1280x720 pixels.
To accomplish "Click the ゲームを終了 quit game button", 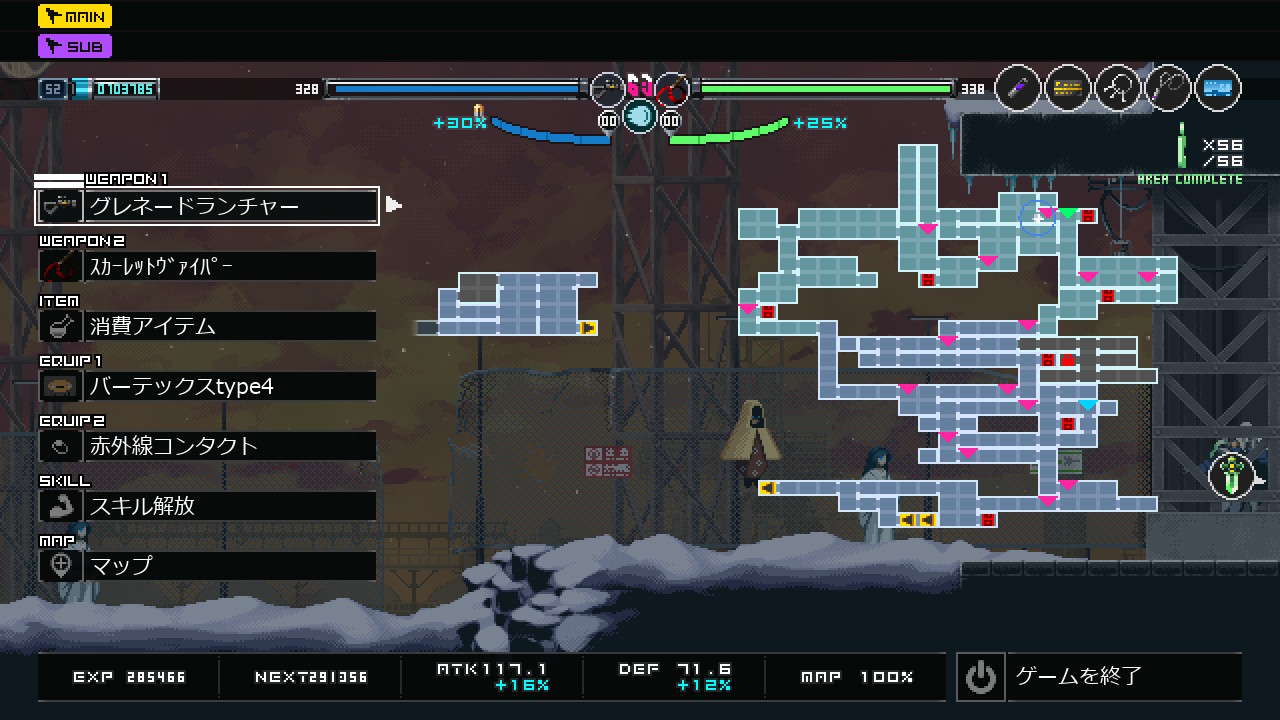I will 1098,677.
